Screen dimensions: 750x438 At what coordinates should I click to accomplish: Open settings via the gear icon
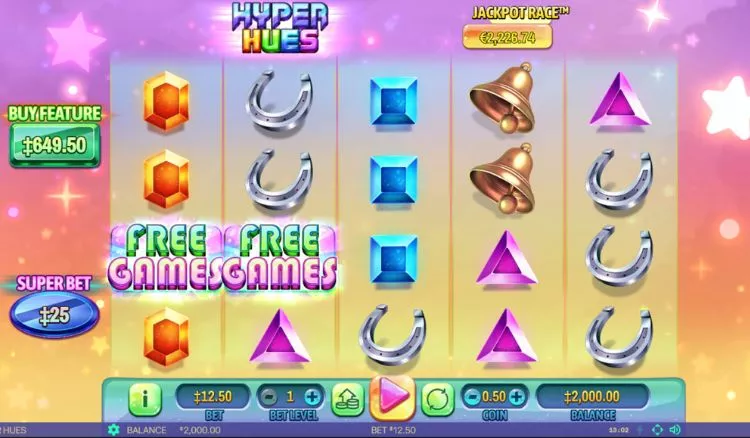point(113,430)
